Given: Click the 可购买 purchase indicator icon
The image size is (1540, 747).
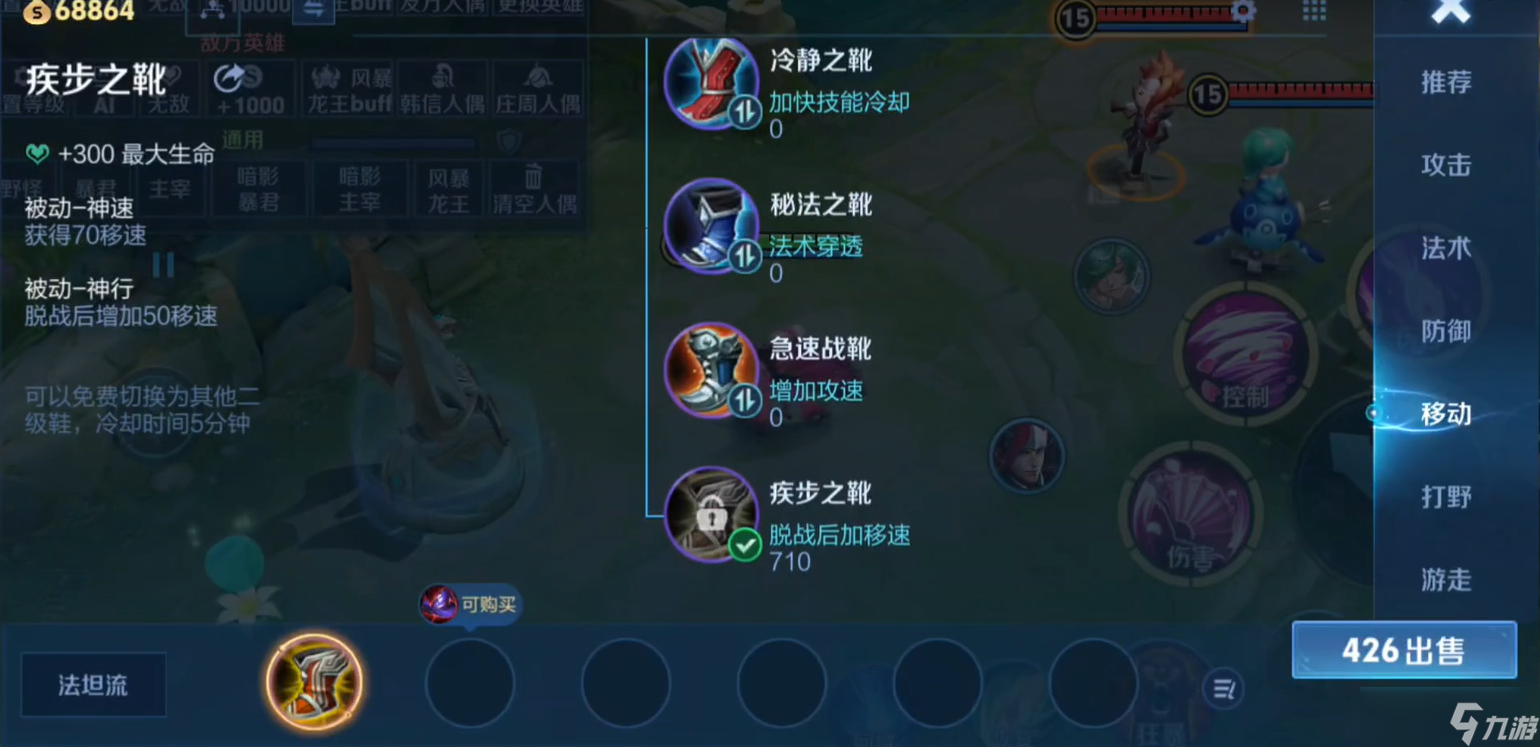Looking at the screenshot, I should pyautogui.click(x=438, y=604).
